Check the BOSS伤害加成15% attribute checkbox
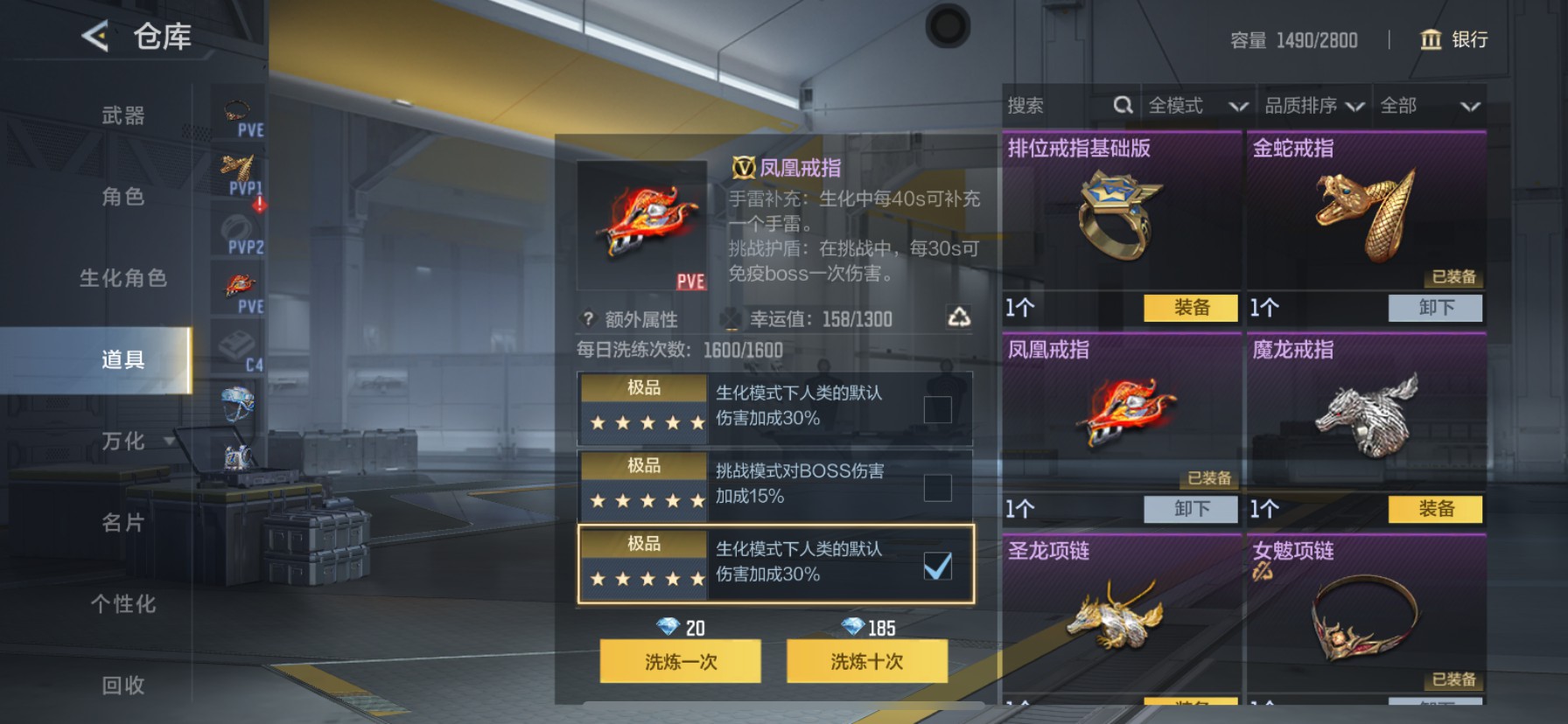This screenshot has height=724, width=1568. [938, 486]
